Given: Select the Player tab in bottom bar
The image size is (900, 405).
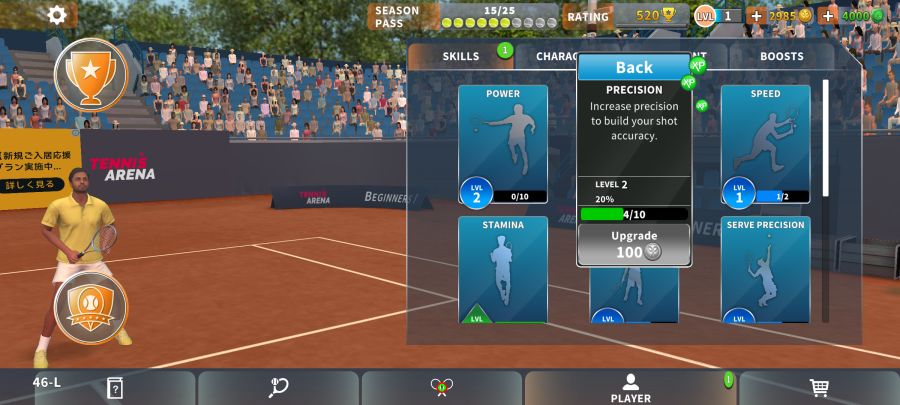Looking at the screenshot, I should click(x=630, y=388).
